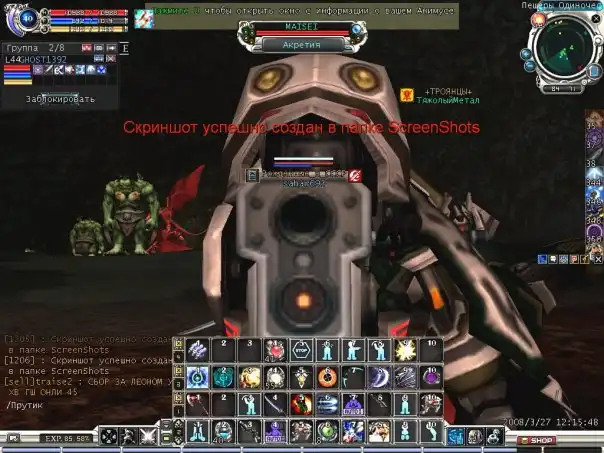Click the Заблокировать party button
Viewport: 604px width, 453px height.
(61, 99)
